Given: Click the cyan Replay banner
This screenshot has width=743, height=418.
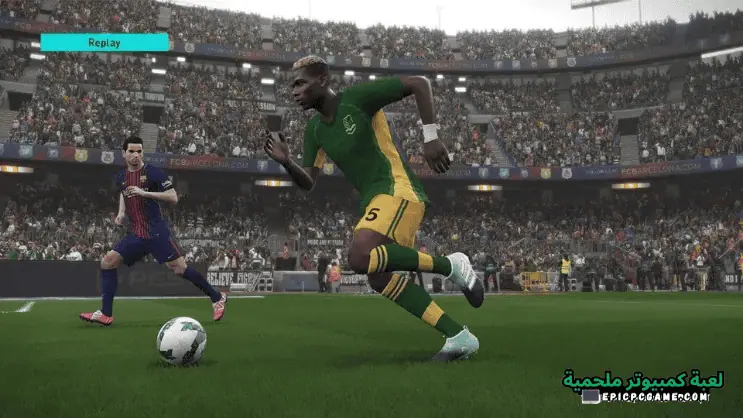Looking at the screenshot, I should tap(104, 42).
